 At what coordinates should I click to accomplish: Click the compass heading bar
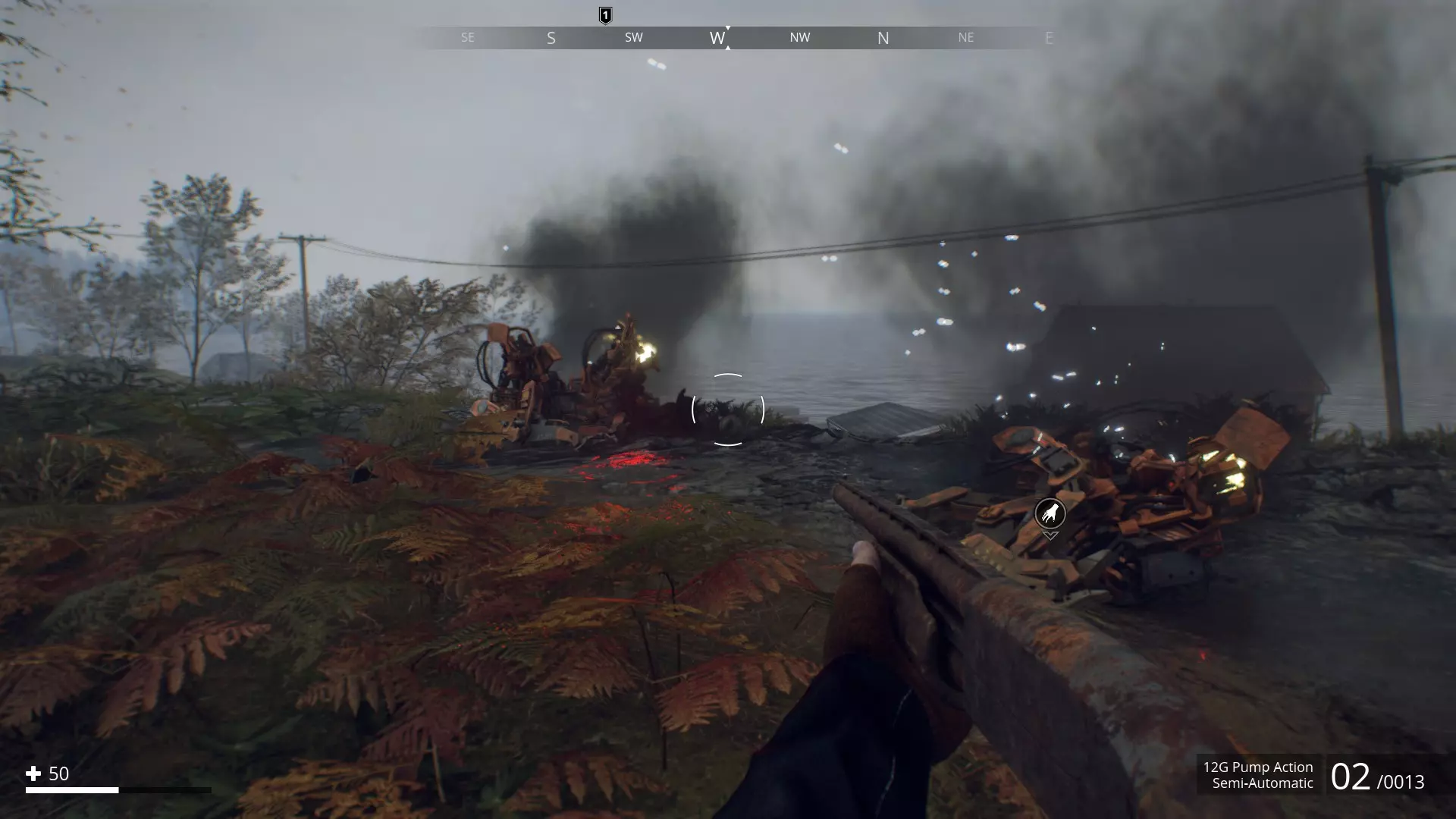[727, 38]
